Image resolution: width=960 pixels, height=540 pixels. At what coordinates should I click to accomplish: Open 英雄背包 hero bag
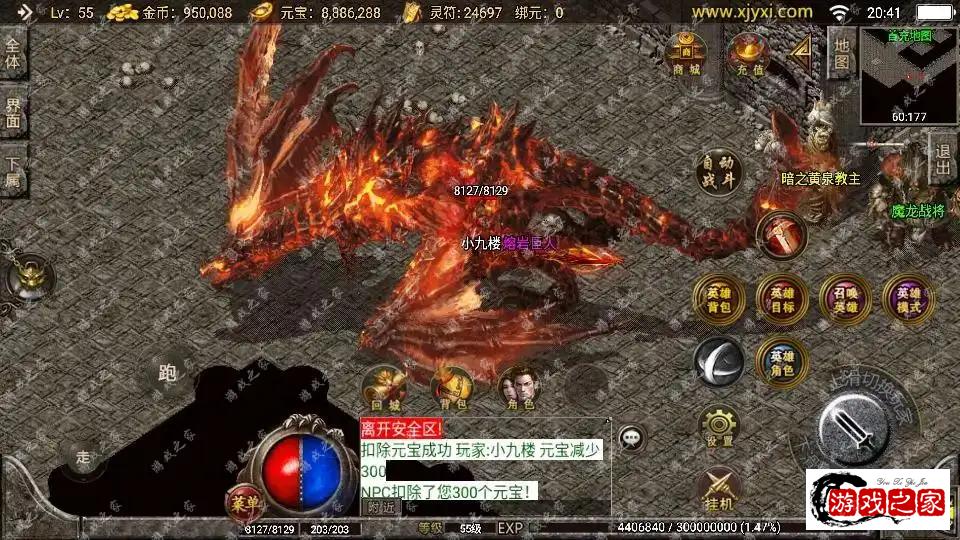point(719,297)
